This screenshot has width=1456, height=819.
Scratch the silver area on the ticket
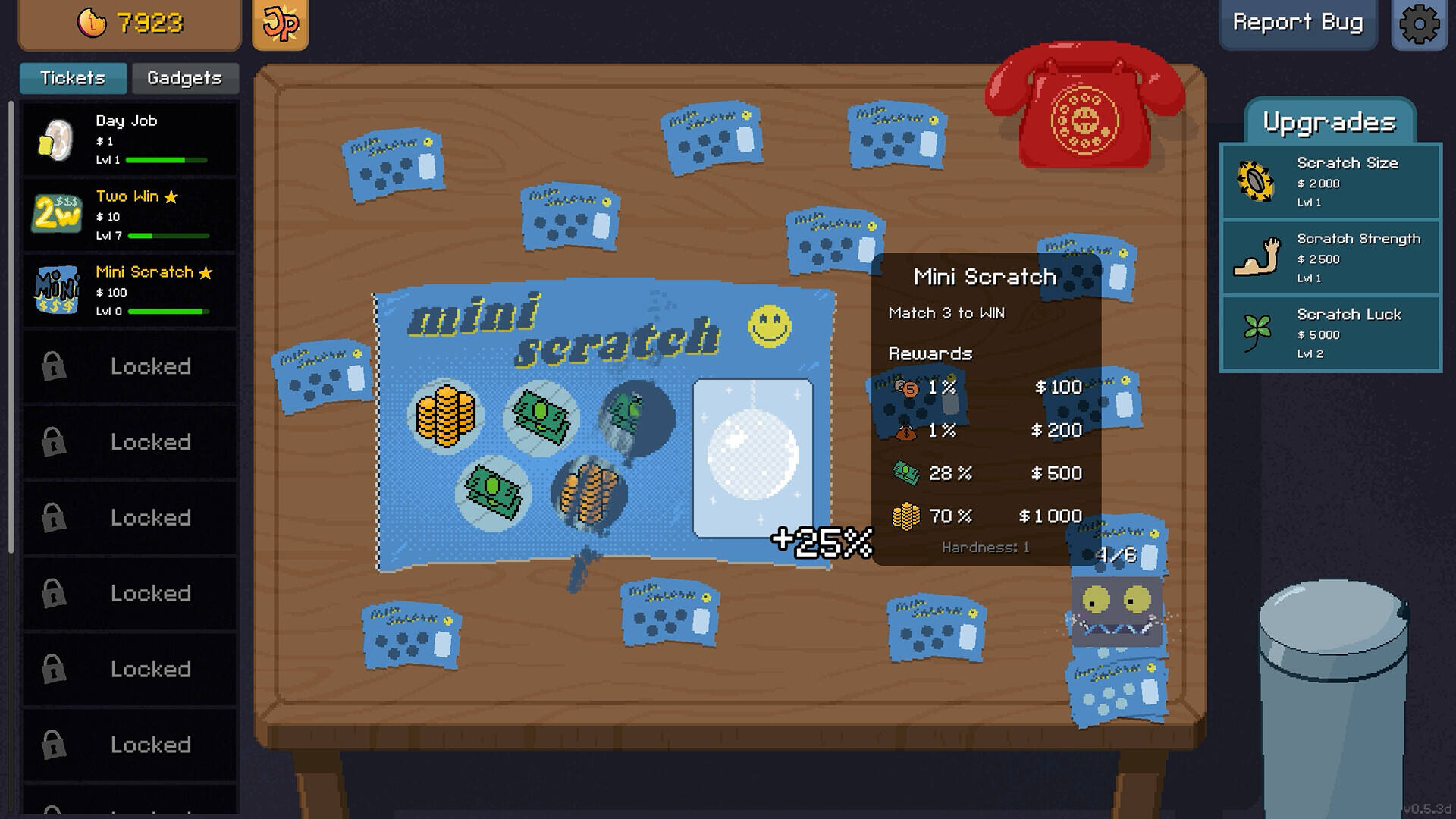[752, 457]
